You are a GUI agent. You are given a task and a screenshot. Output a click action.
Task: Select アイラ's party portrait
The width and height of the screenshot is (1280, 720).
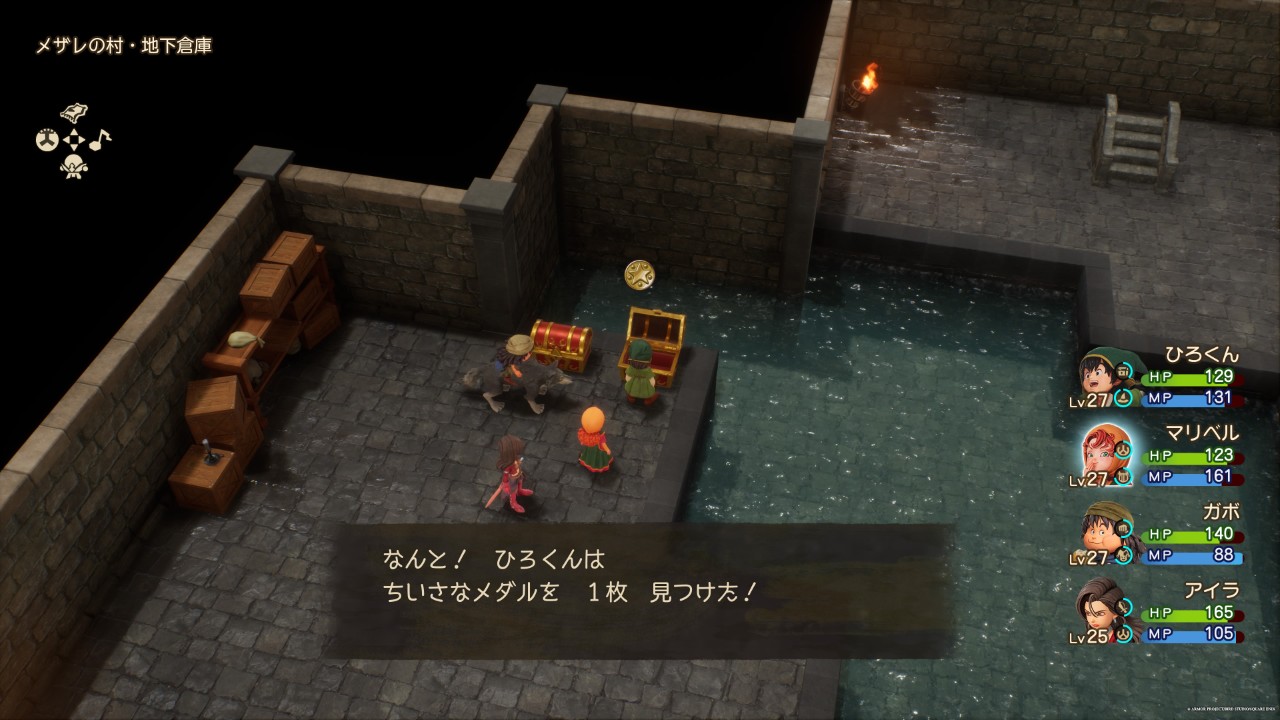point(1100,609)
